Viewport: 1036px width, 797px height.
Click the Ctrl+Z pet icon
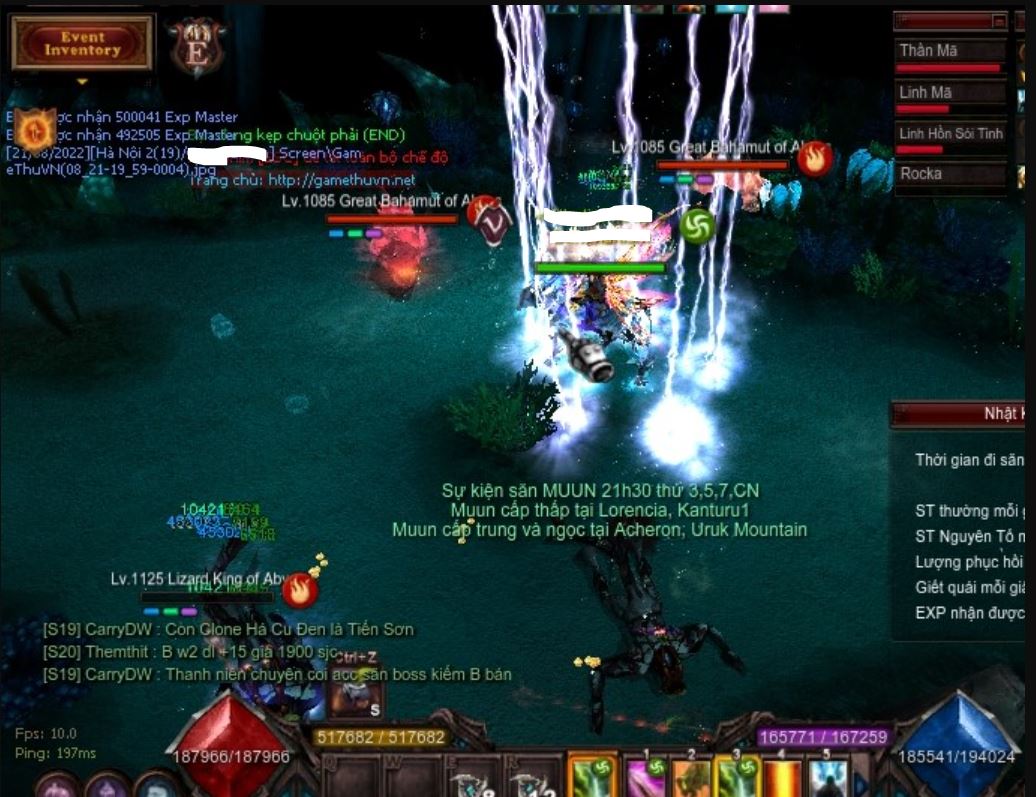pyautogui.click(x=354, y=691)
